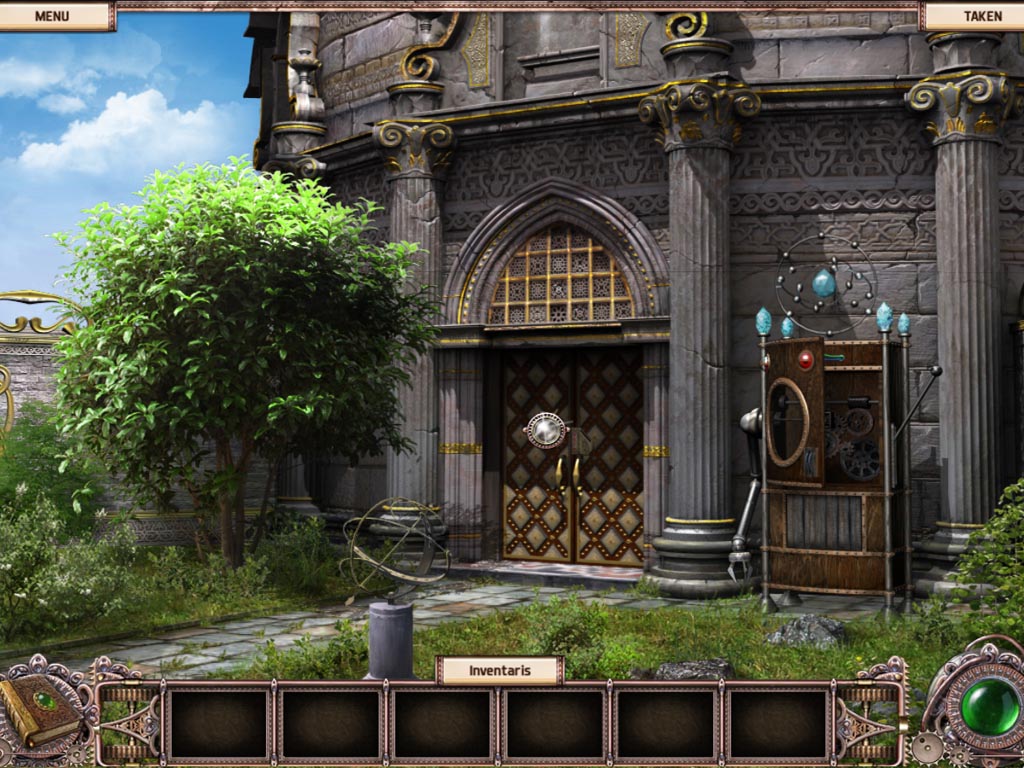This screenshot has width=1024, height=768.
Task: Open the Menu button
Action: click(52, 16)
